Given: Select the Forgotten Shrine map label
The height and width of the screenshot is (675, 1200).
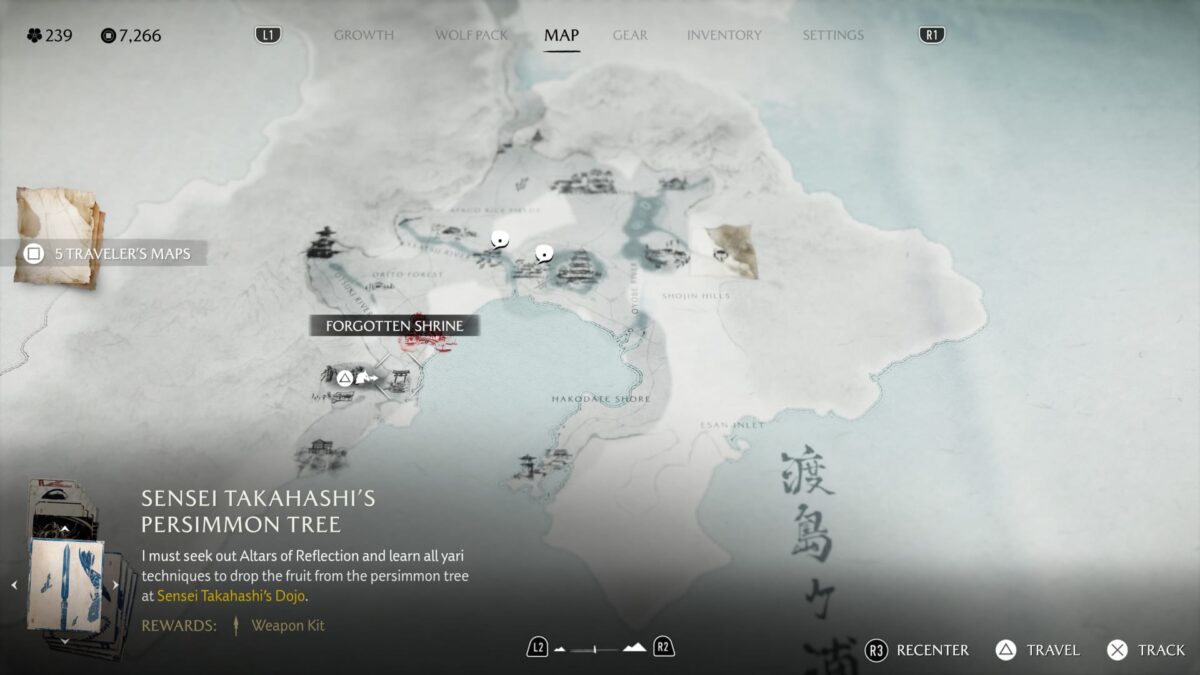Looking at the screenshot, I should pos(394,326).
